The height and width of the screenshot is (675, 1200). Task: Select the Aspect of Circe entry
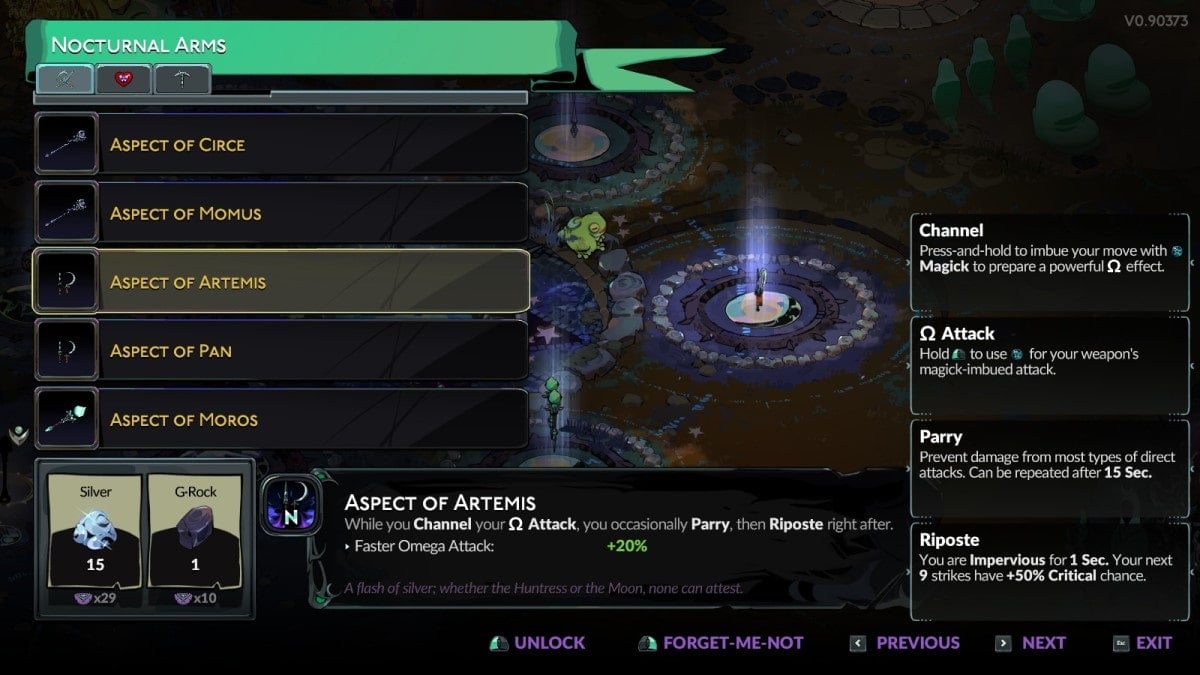(281, 145)
